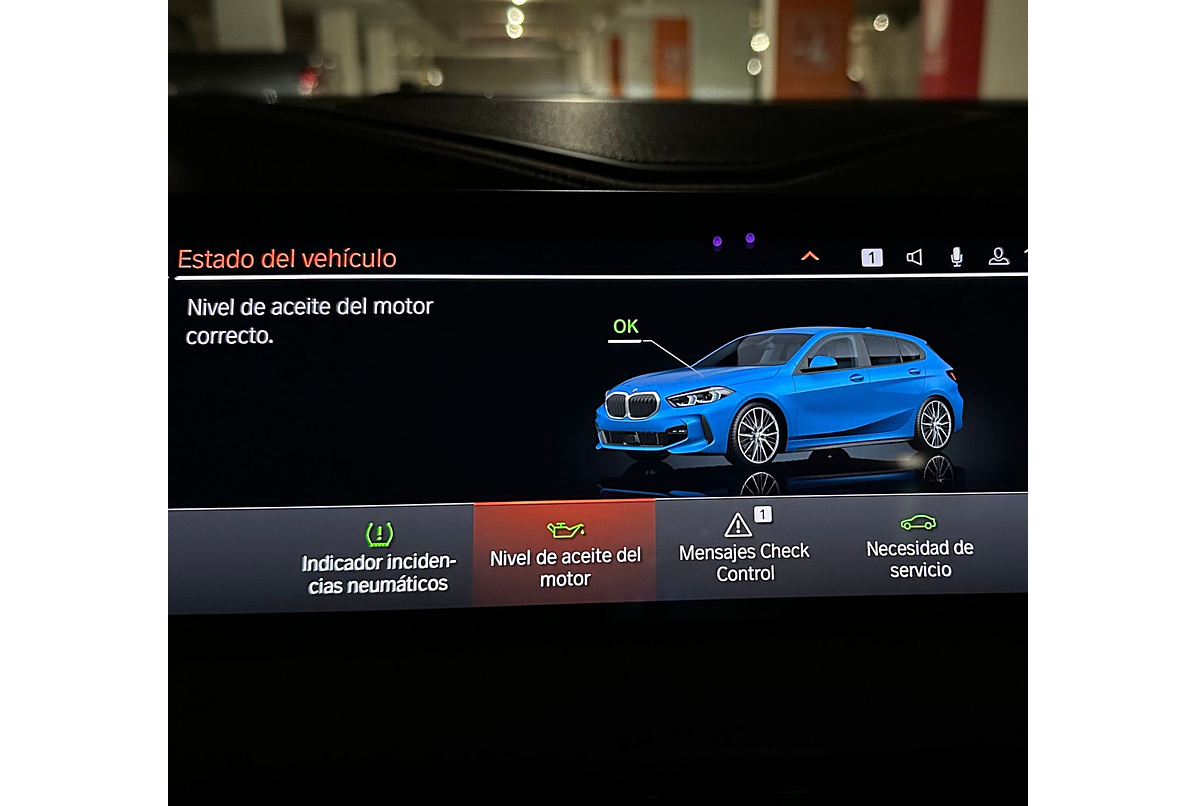The width and height of the screenshot is (1196, 806).
Task: Open the driver profile icon
Action: tap(998, 257)
